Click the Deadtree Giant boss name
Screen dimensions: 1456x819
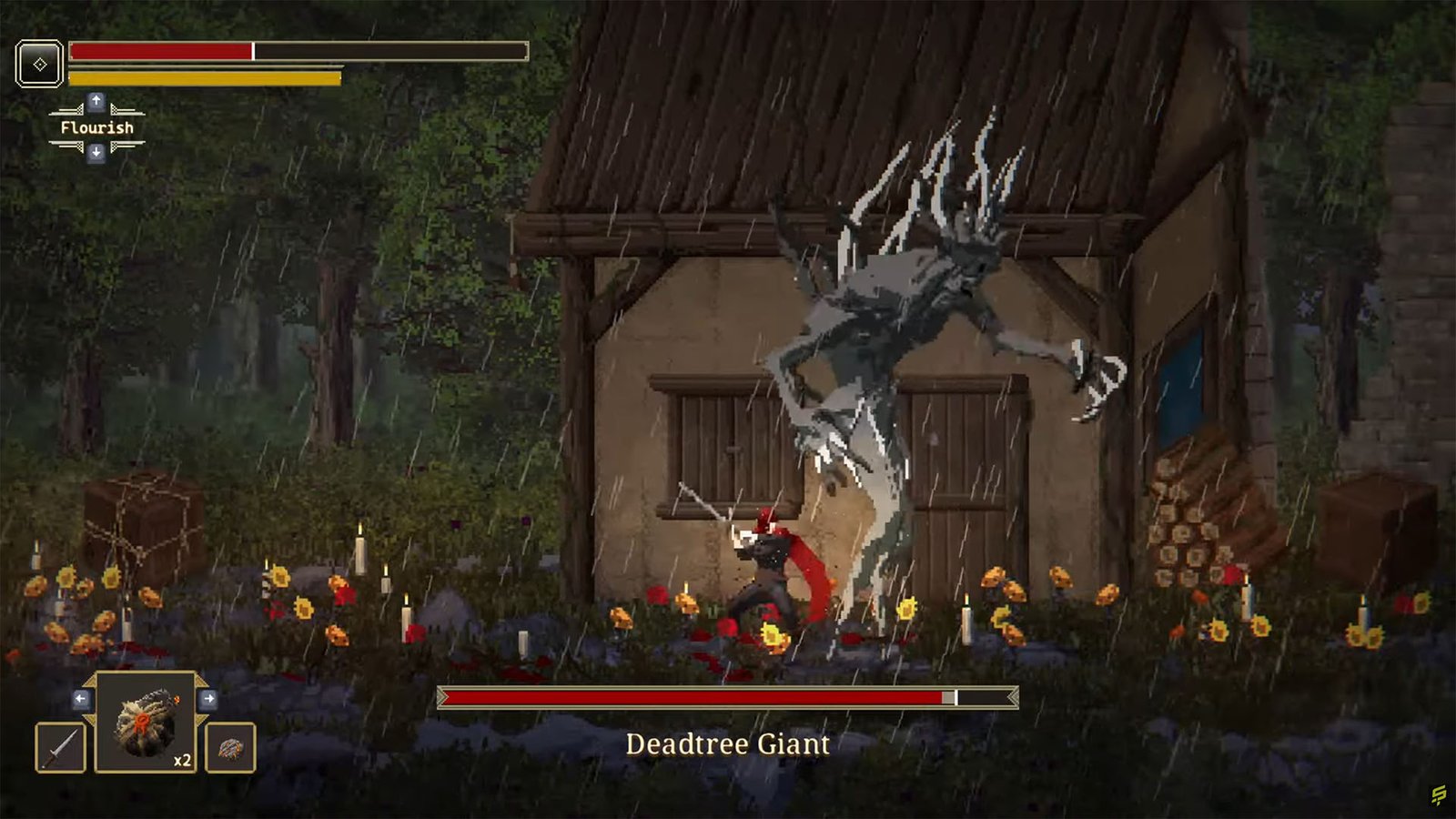[x=728, y=744]
